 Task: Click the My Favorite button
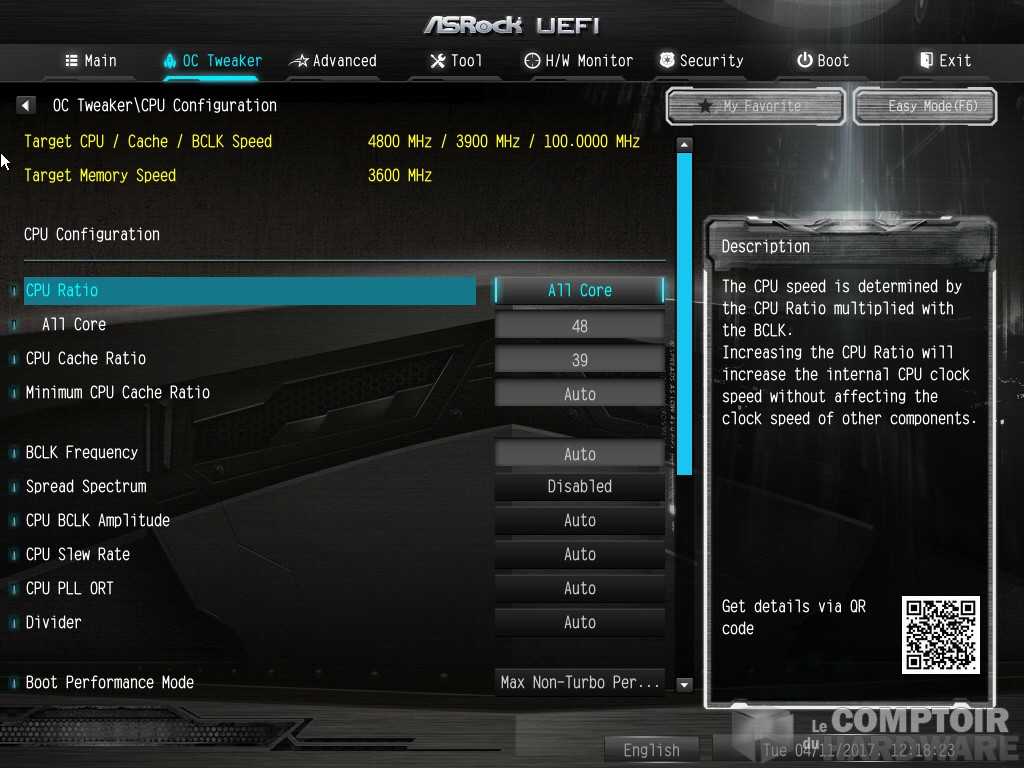[x=756, y=106]
